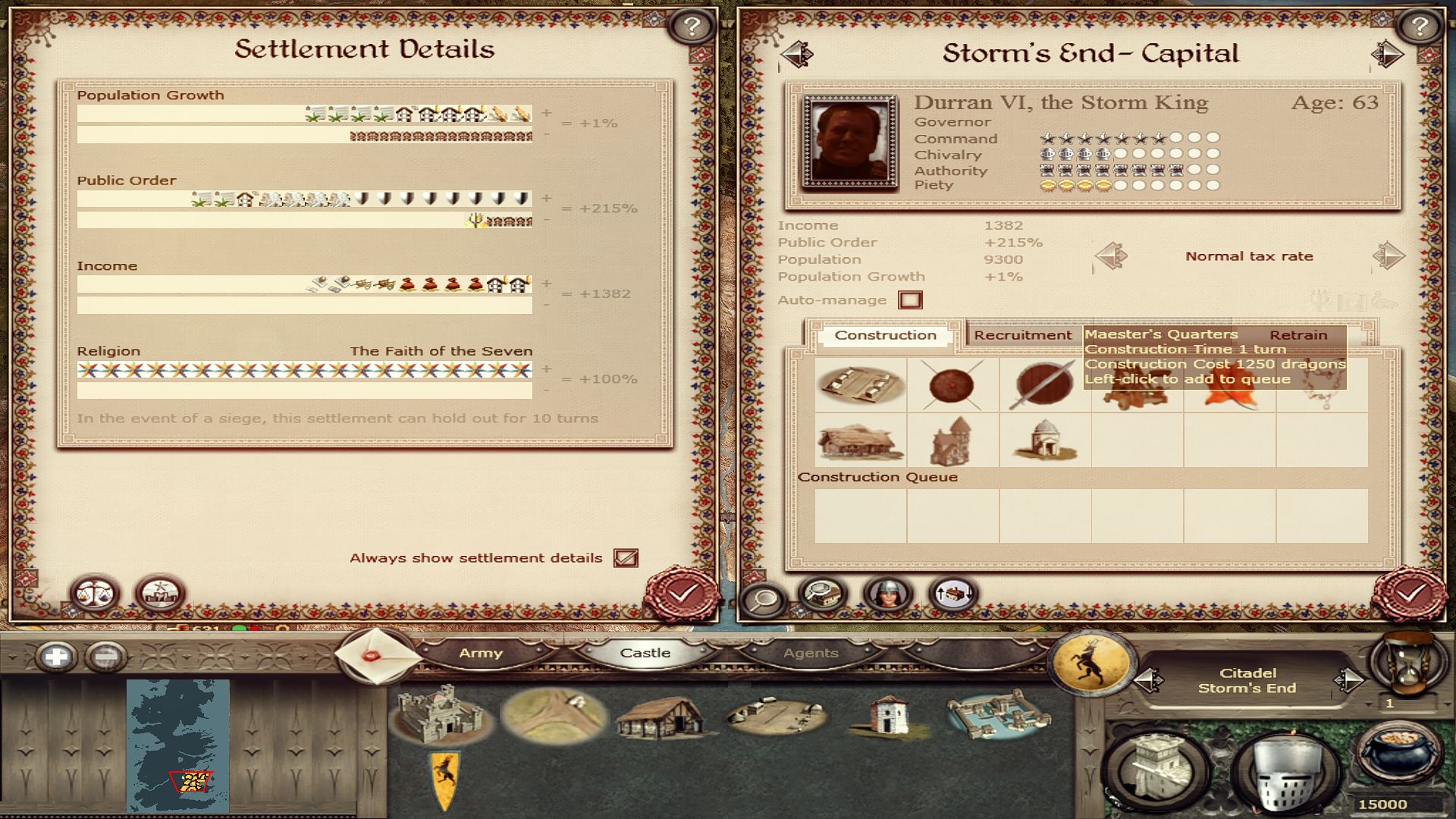Select the Construction tab

coord(885,335)
